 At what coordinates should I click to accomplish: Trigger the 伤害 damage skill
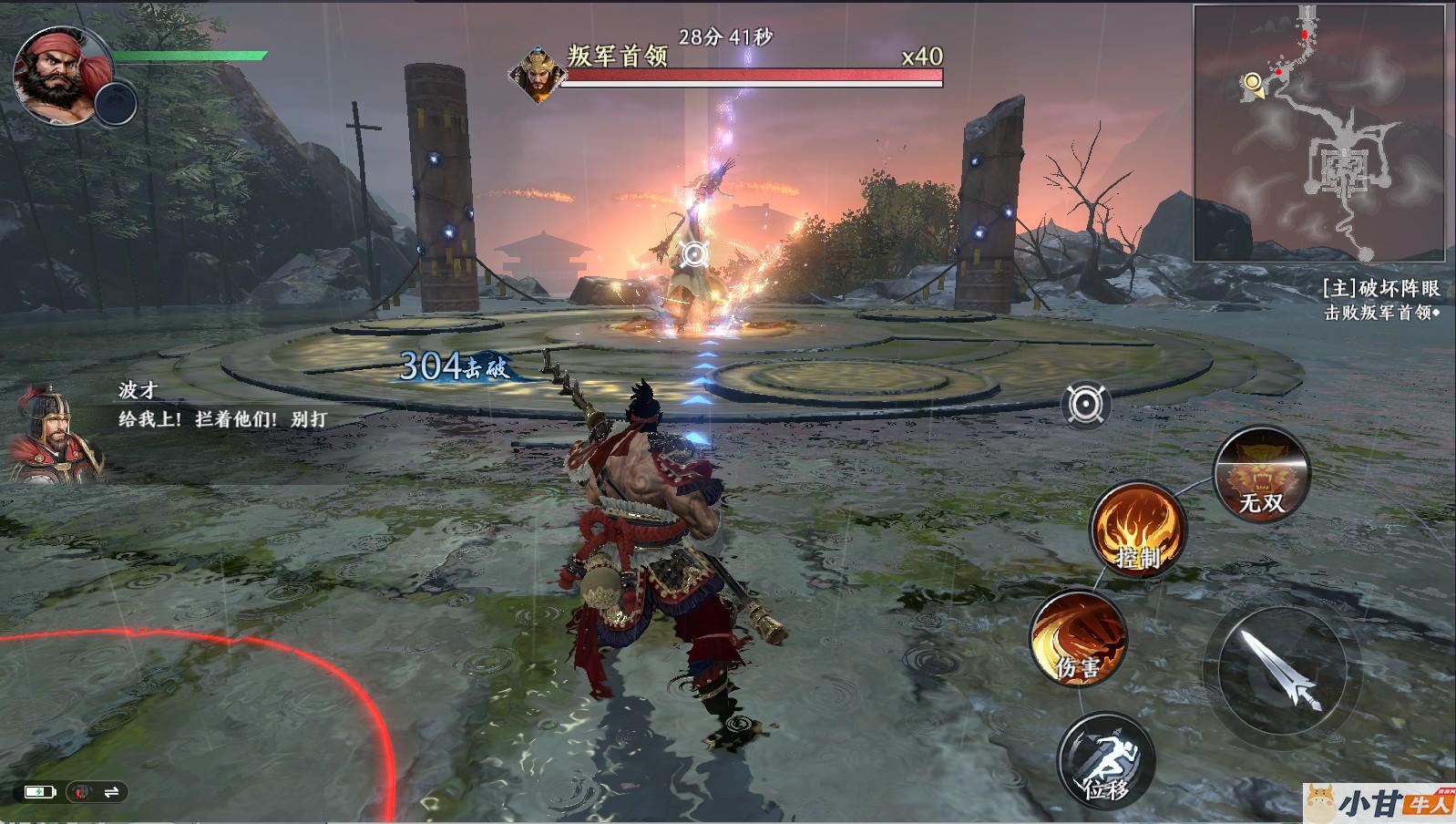tap(1078, 638)
